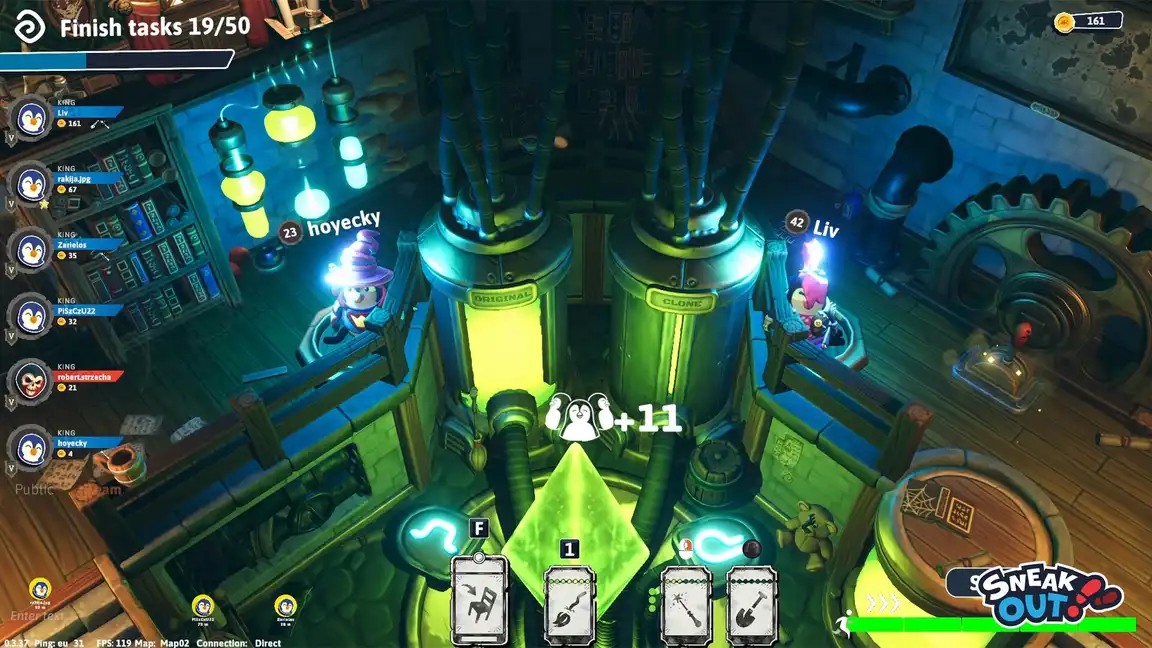Switch to the Public chat channel

pyautogui.click(x=35, y=490)
